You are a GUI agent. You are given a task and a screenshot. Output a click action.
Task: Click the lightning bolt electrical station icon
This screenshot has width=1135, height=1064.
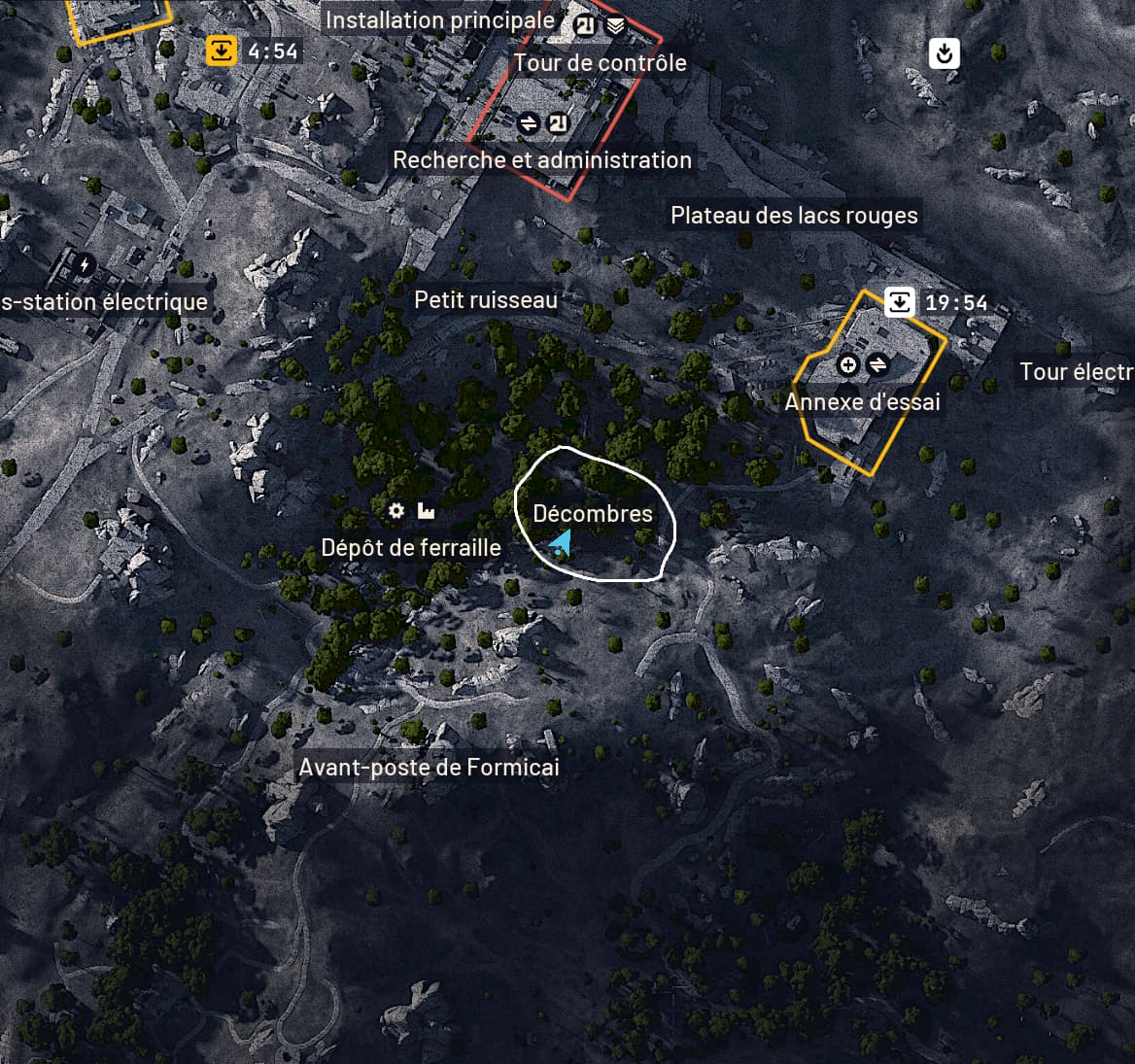coord(85,263)
